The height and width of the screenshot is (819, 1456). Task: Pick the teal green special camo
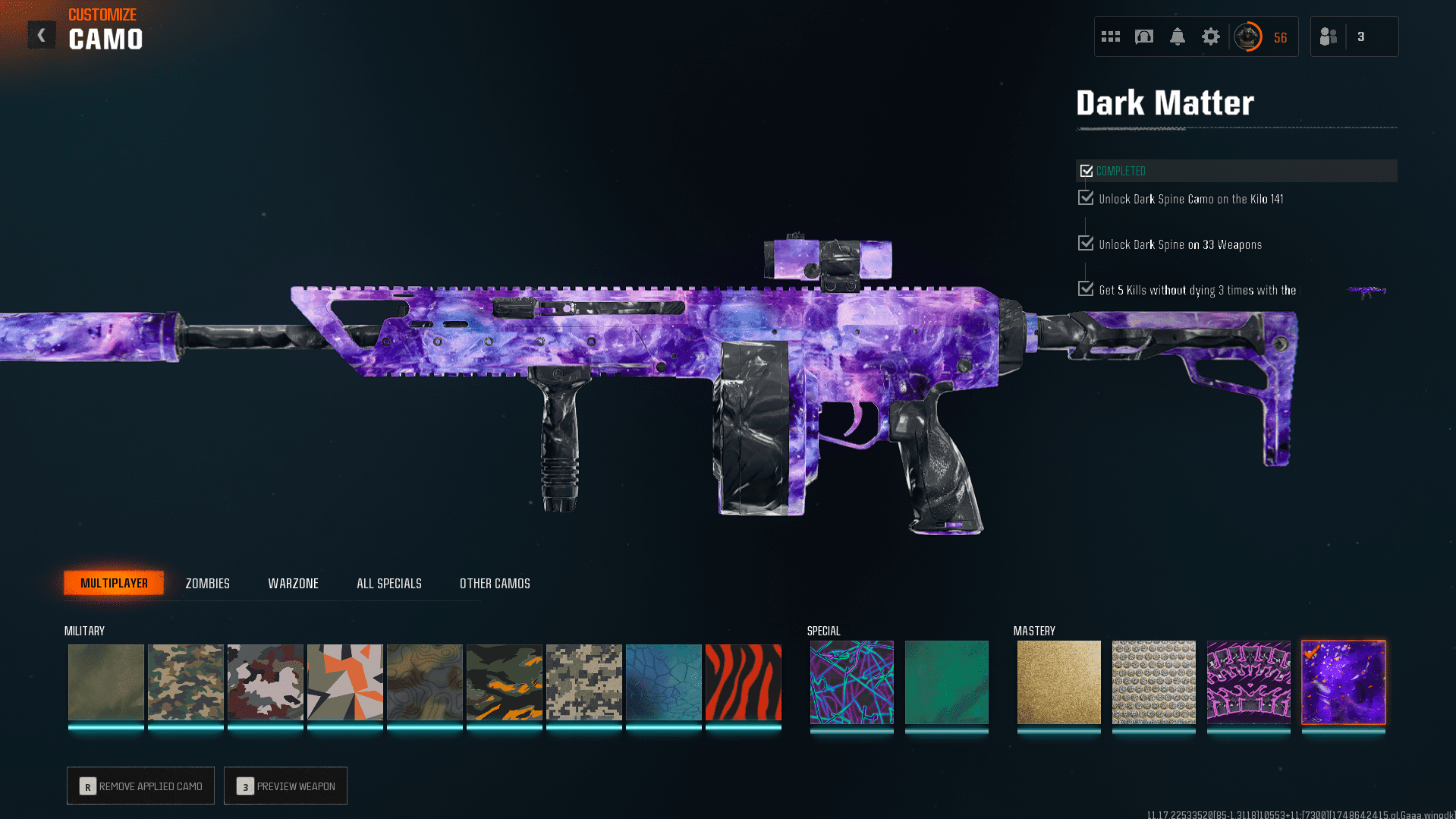[946, 682]
